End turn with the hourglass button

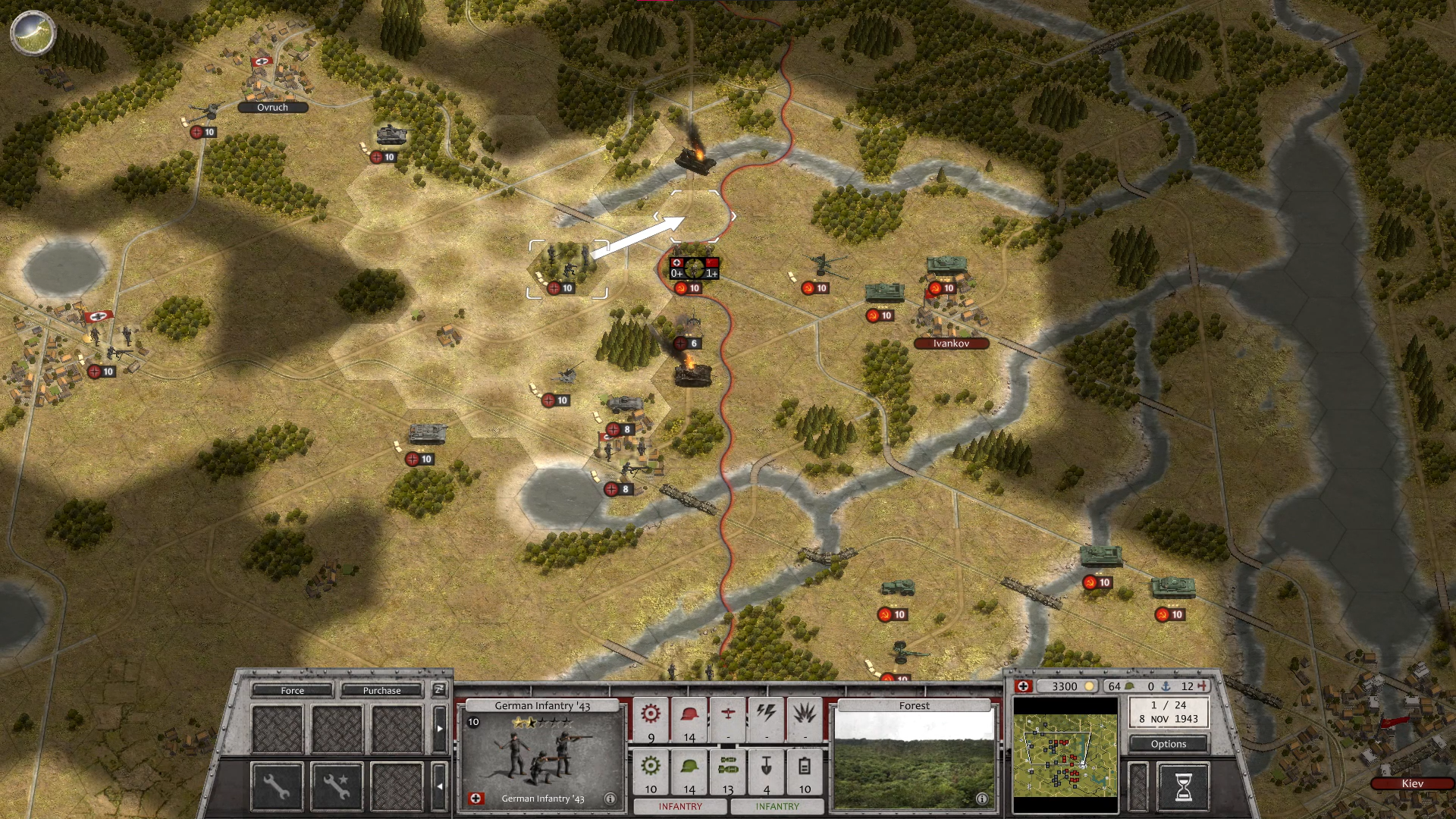tap(1182, 787)
